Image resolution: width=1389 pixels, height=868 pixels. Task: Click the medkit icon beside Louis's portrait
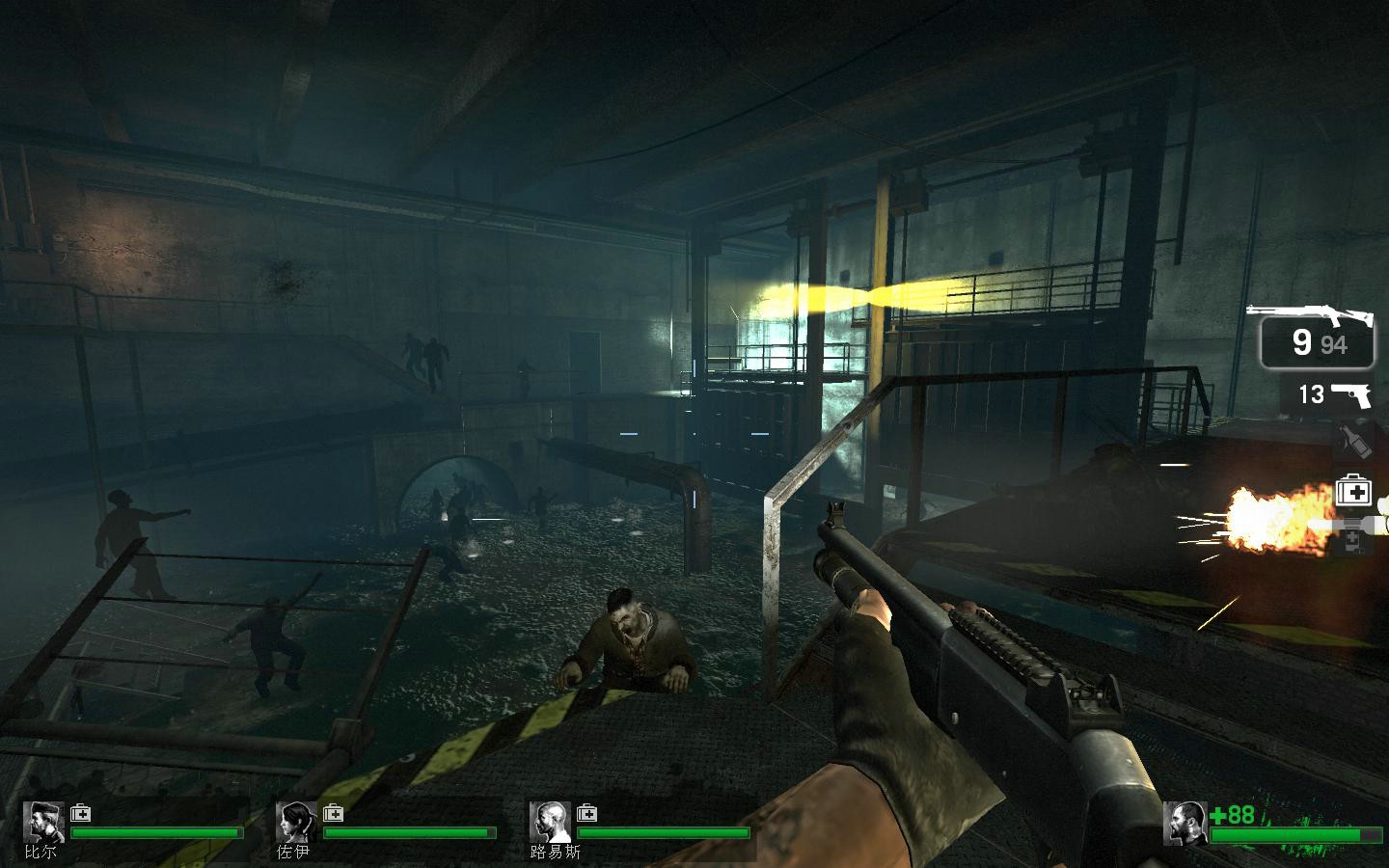(586, 813)
